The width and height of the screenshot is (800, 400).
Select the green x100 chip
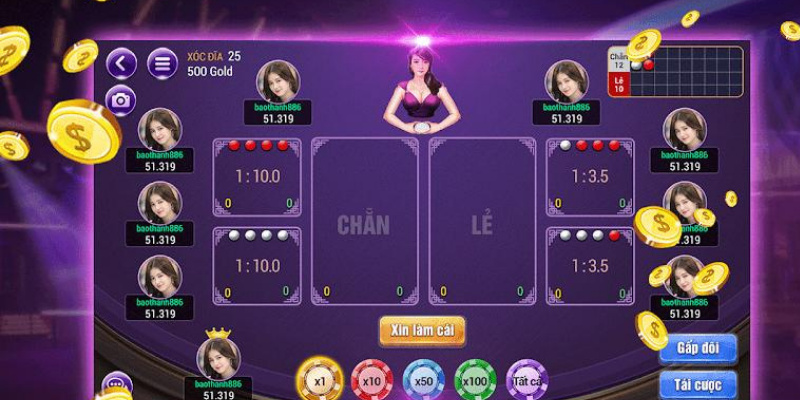(x=476, y=381)
